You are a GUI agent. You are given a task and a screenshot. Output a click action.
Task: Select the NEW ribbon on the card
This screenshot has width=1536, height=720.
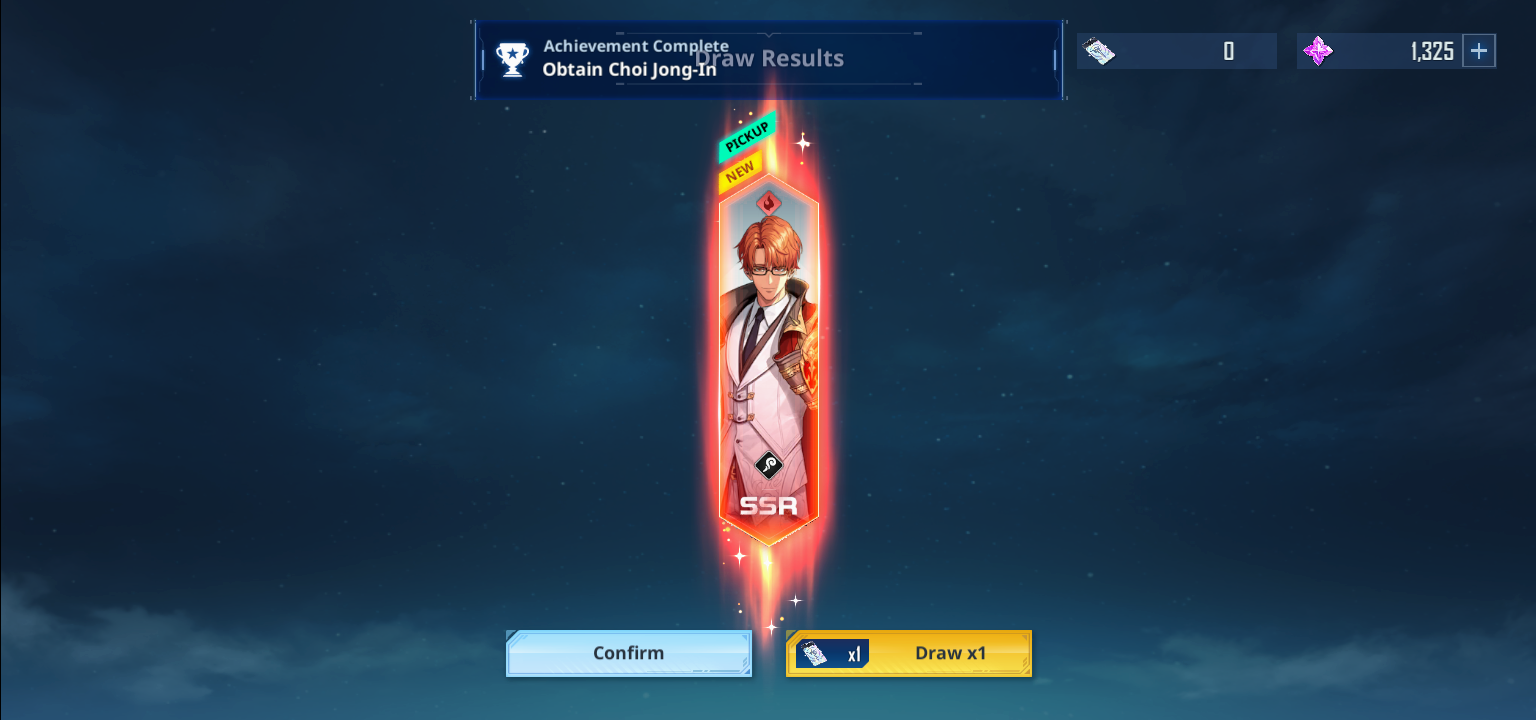[739, 168]
